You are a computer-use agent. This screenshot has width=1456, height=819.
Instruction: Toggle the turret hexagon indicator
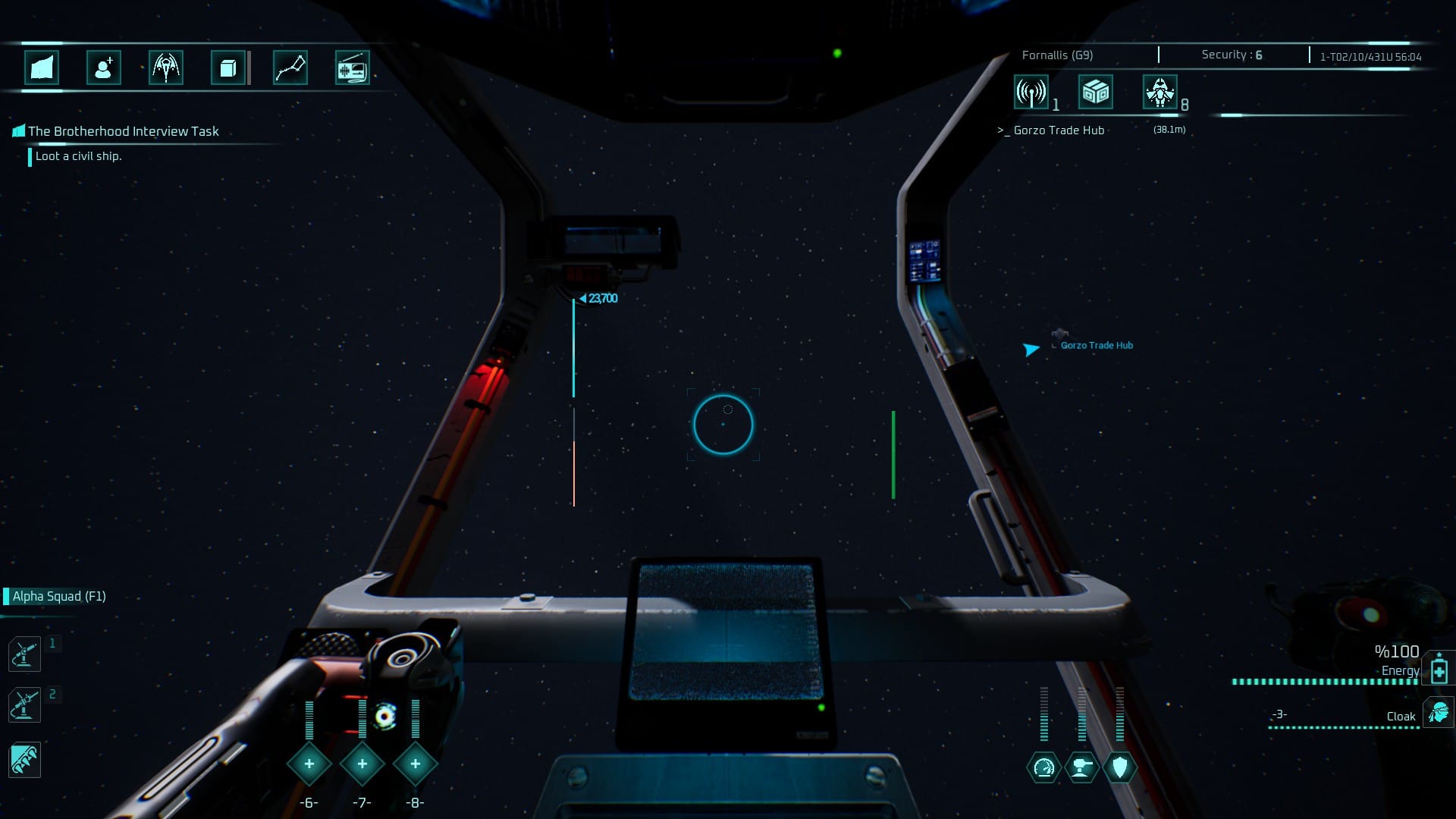(x=1081, y=767)
